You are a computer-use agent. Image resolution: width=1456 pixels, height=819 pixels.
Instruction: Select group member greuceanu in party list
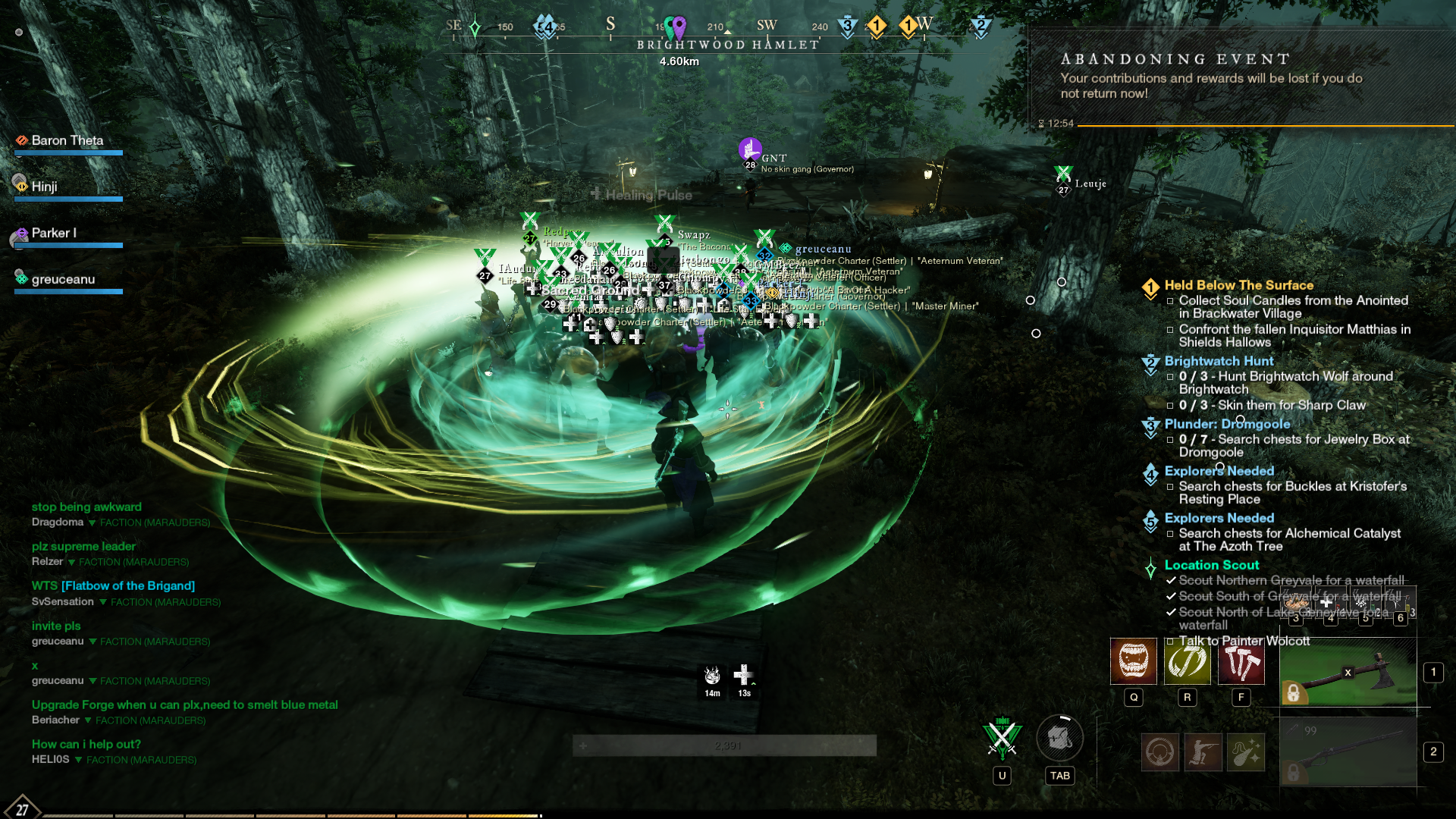point(63,280)
